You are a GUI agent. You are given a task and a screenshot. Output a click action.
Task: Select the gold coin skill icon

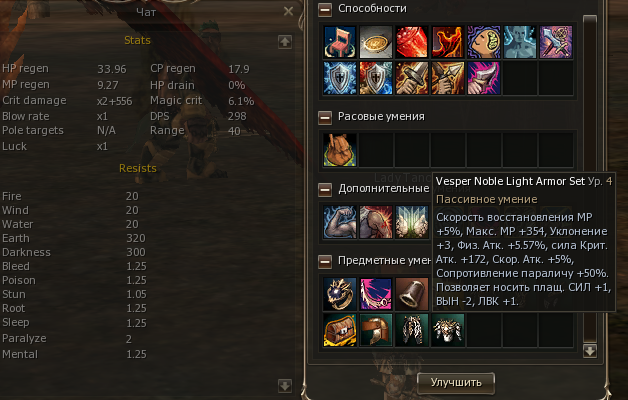pyautogui.click(x=375, y=43)
